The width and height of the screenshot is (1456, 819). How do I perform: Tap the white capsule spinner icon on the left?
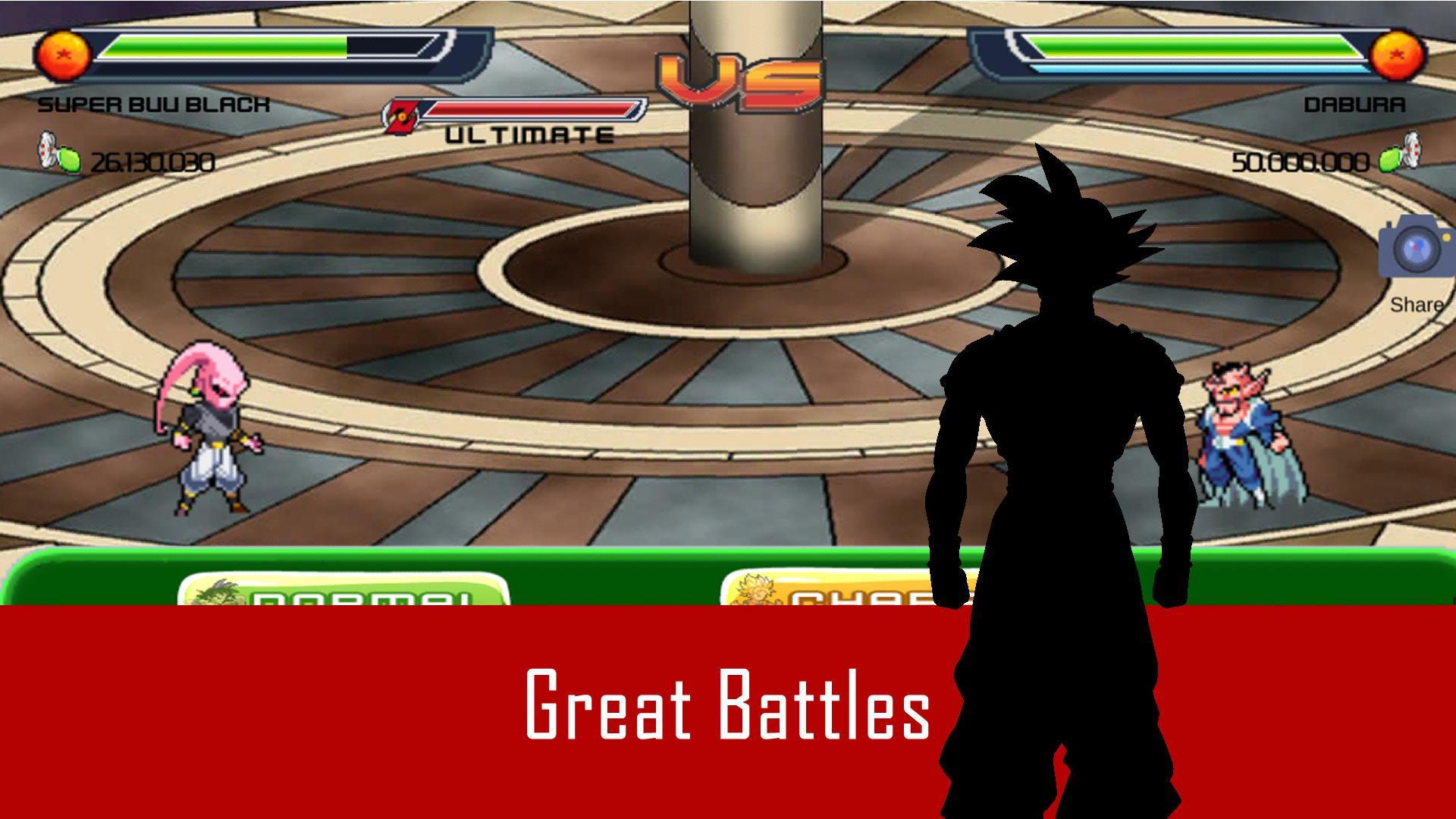pos(45,150)
